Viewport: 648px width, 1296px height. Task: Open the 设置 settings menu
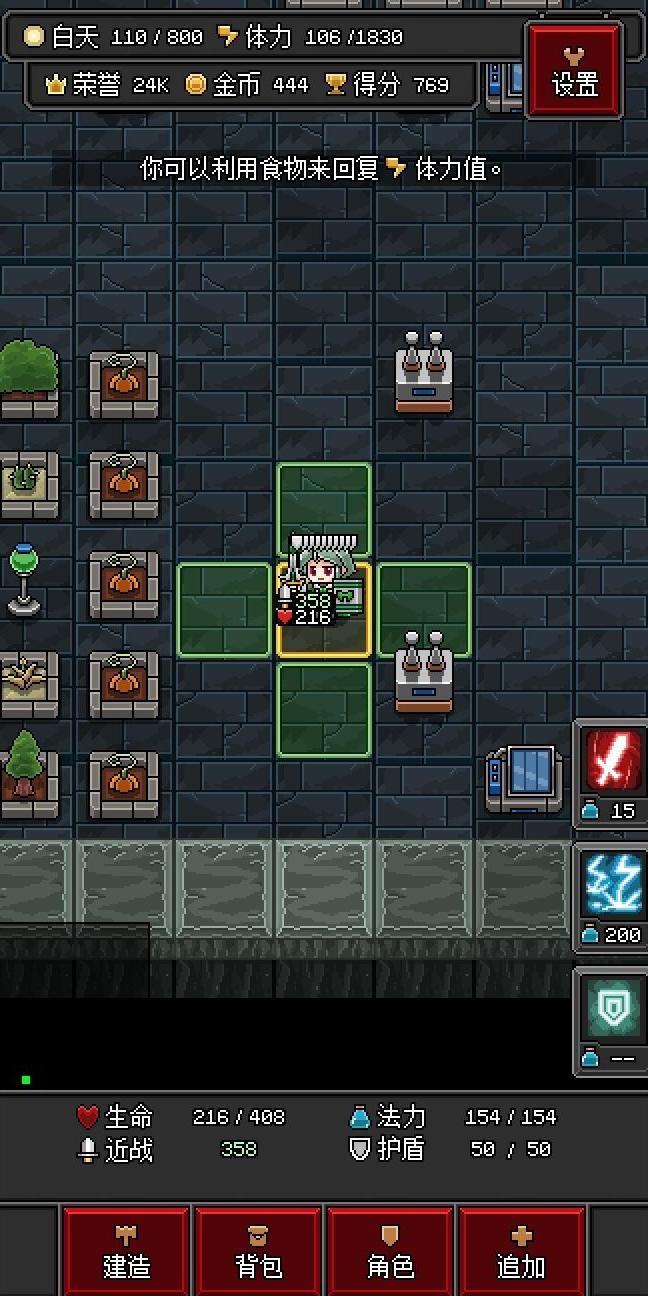click(575, 70)
